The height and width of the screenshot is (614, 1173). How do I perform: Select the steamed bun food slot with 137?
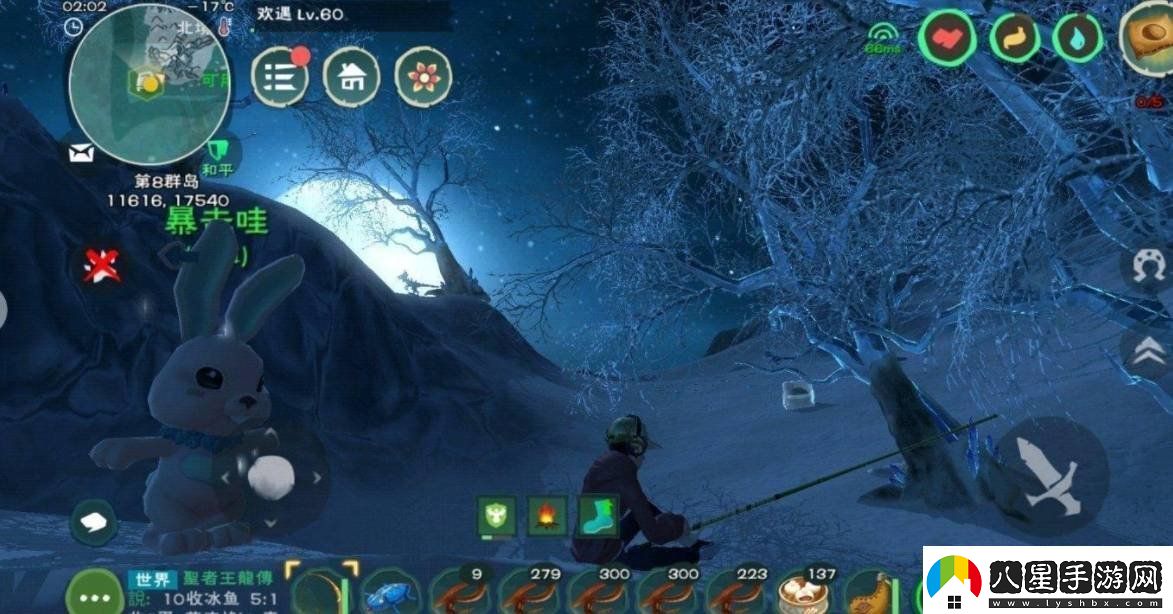805,591
